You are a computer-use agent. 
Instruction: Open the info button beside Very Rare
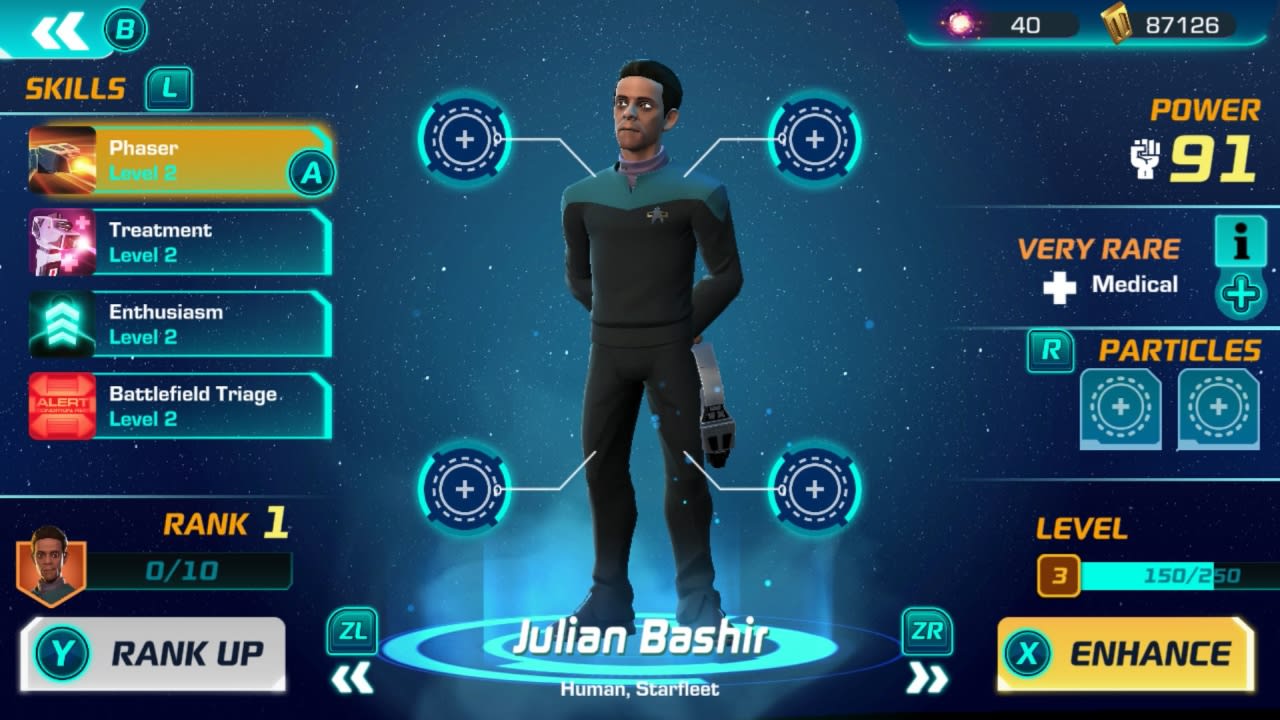1240,243
